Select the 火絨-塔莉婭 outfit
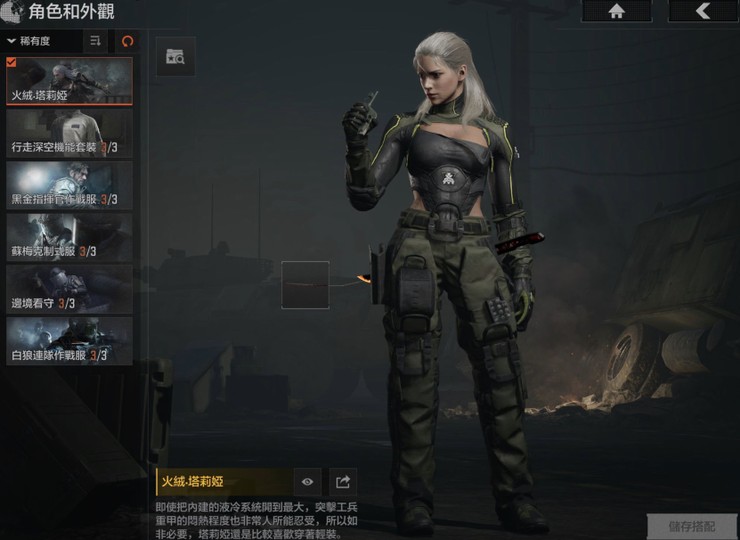 69,81
